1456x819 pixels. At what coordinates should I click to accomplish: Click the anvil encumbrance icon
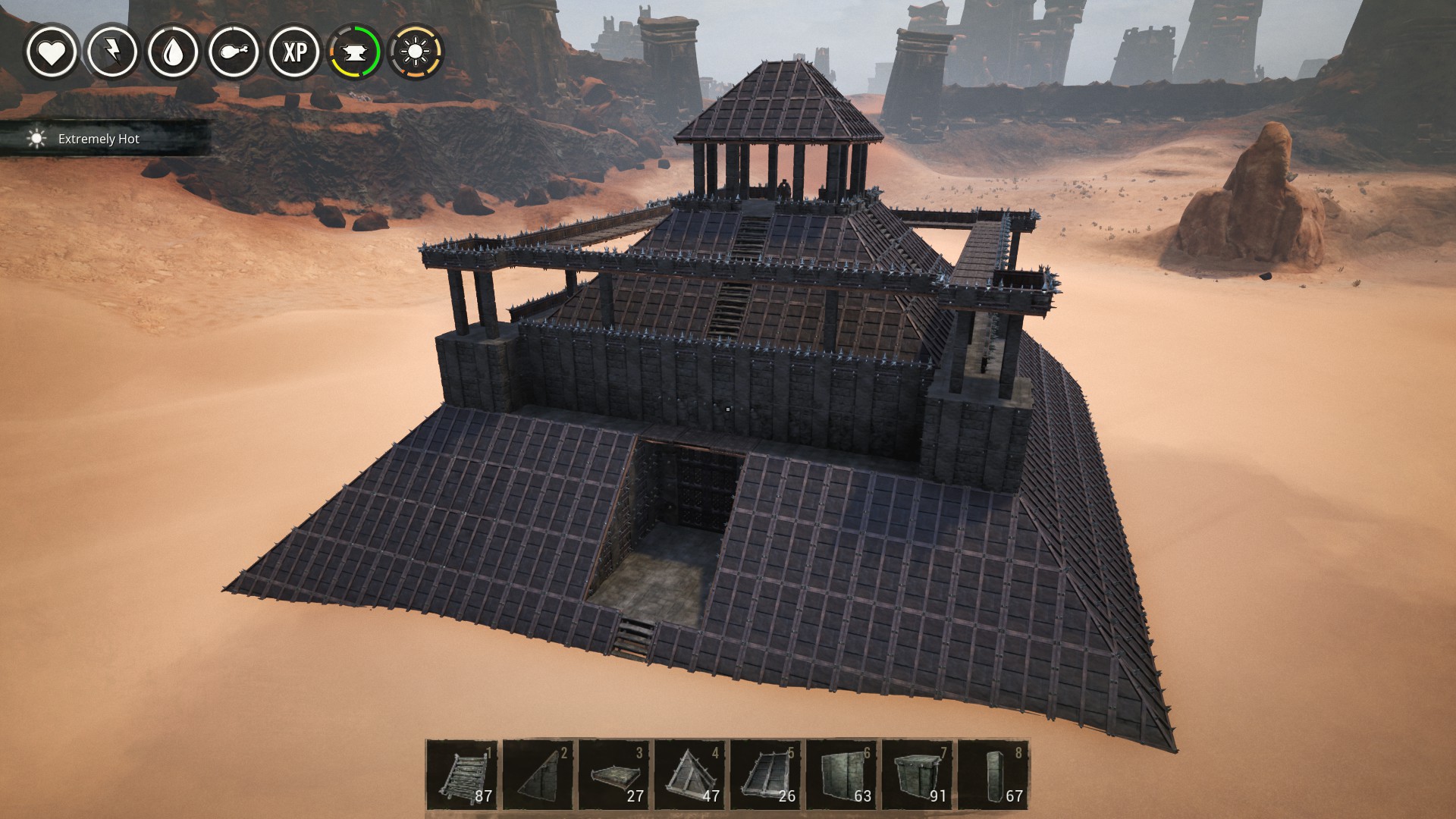click(x=356, y=52)
